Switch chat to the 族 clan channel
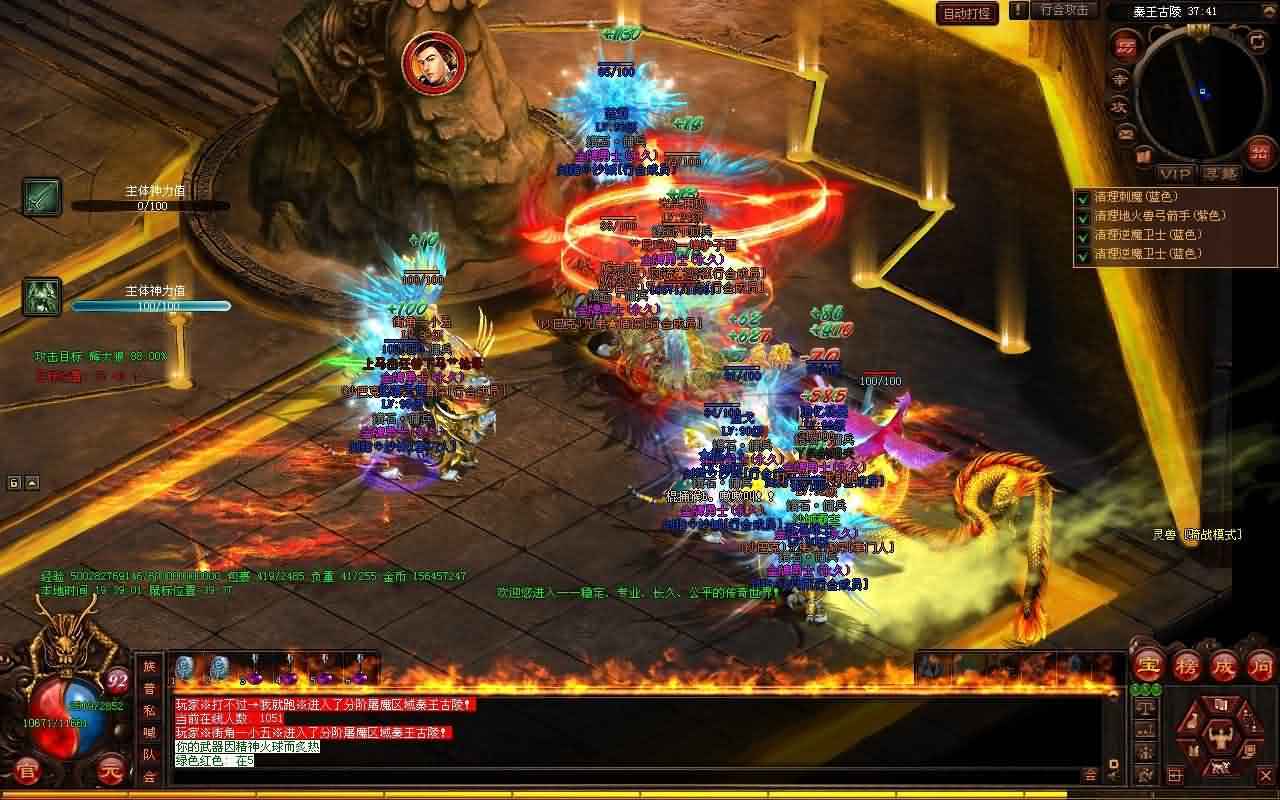The image size is (1280, 800). coord(150,667)
